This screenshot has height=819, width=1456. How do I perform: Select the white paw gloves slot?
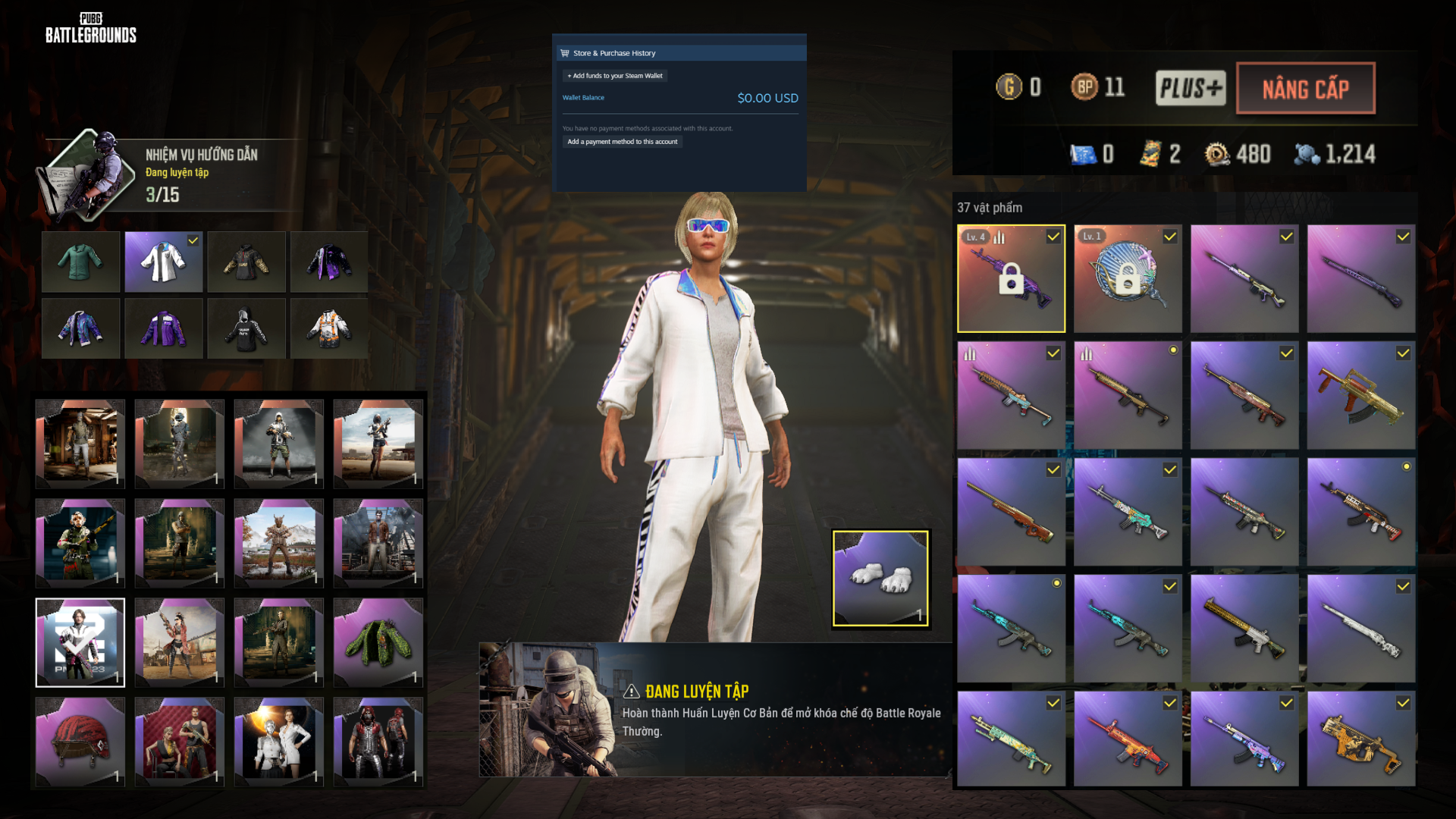coord(880,579)
